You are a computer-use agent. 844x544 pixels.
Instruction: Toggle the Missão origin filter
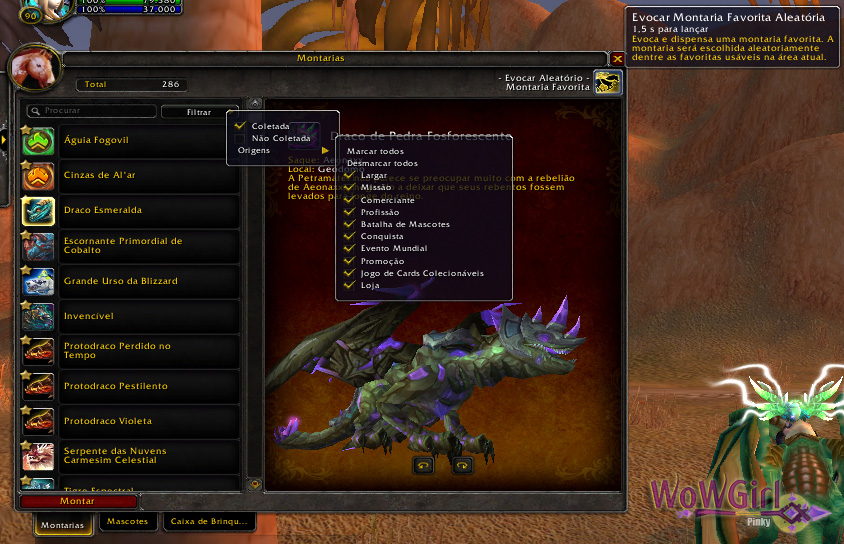tap(375, 187)
